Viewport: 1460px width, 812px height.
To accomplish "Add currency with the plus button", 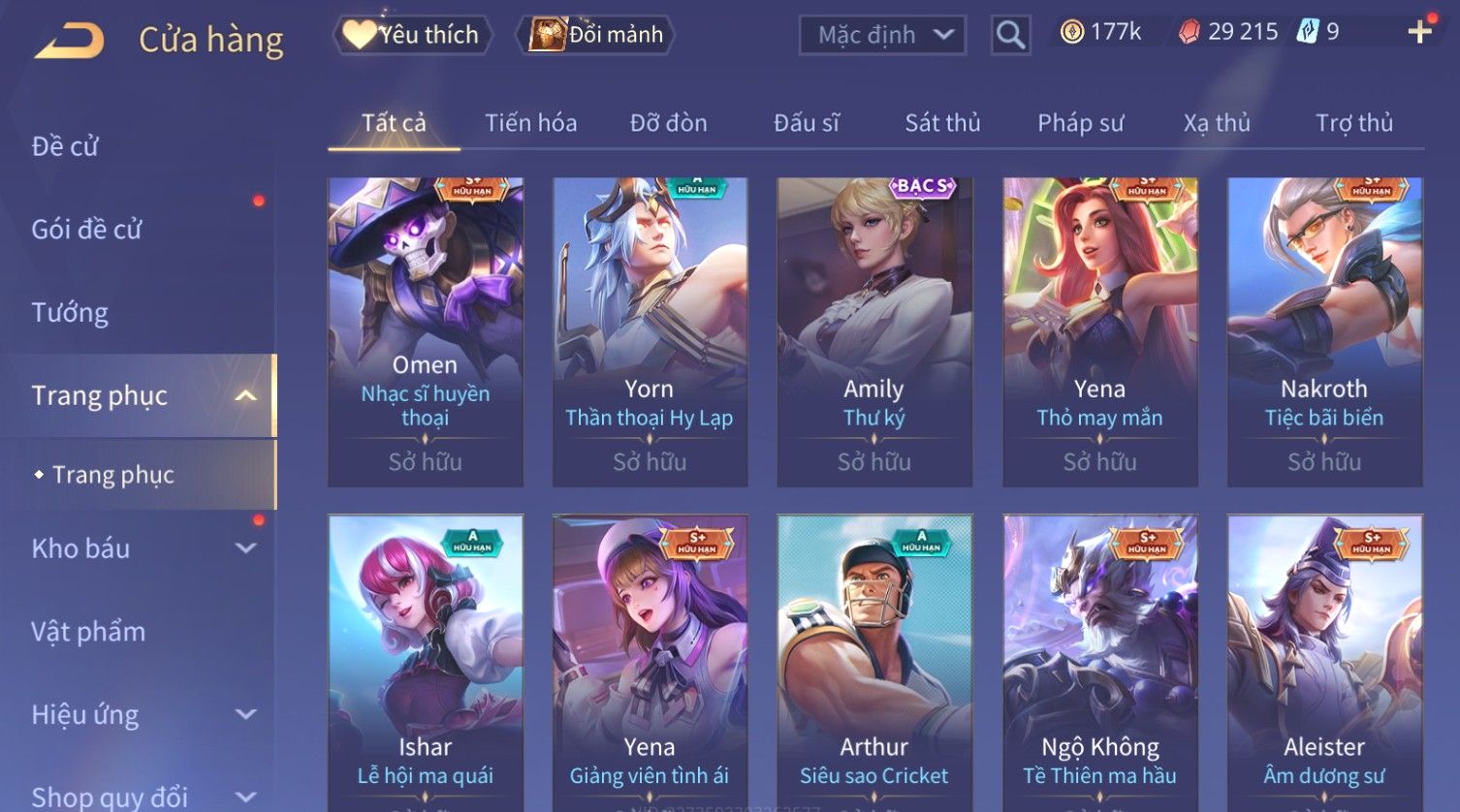I will 1419,32.
